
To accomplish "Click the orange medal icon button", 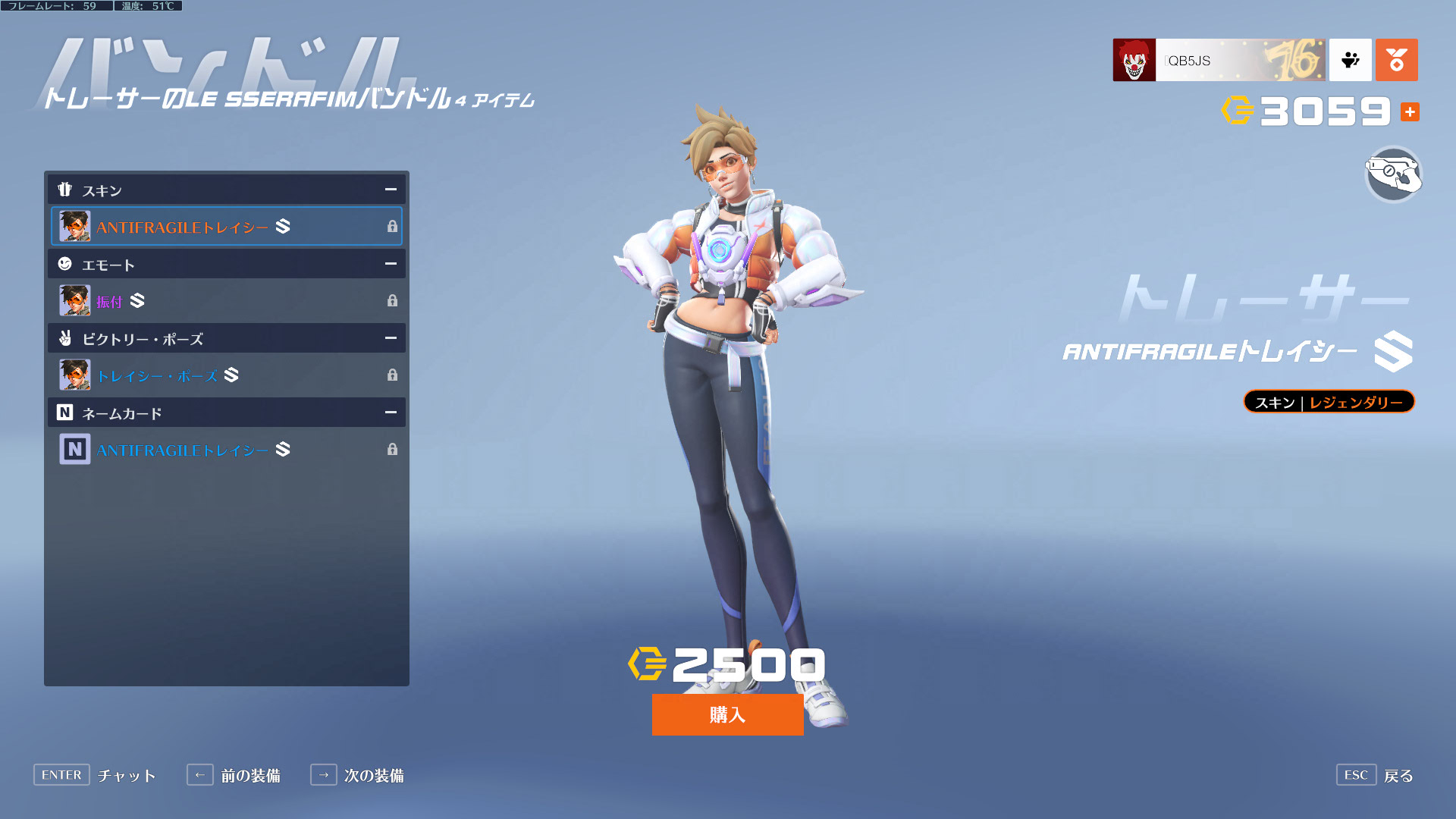I will [1396, 60].
